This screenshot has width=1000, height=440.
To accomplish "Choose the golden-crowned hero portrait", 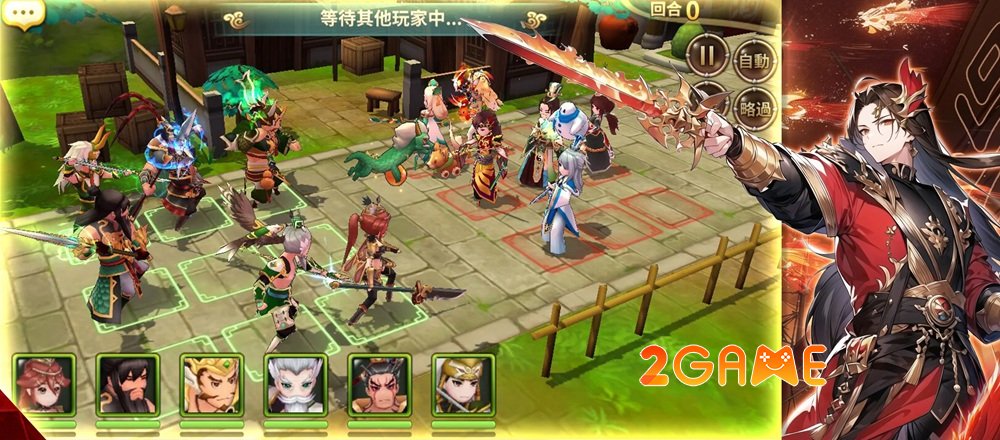I will 211,385.
